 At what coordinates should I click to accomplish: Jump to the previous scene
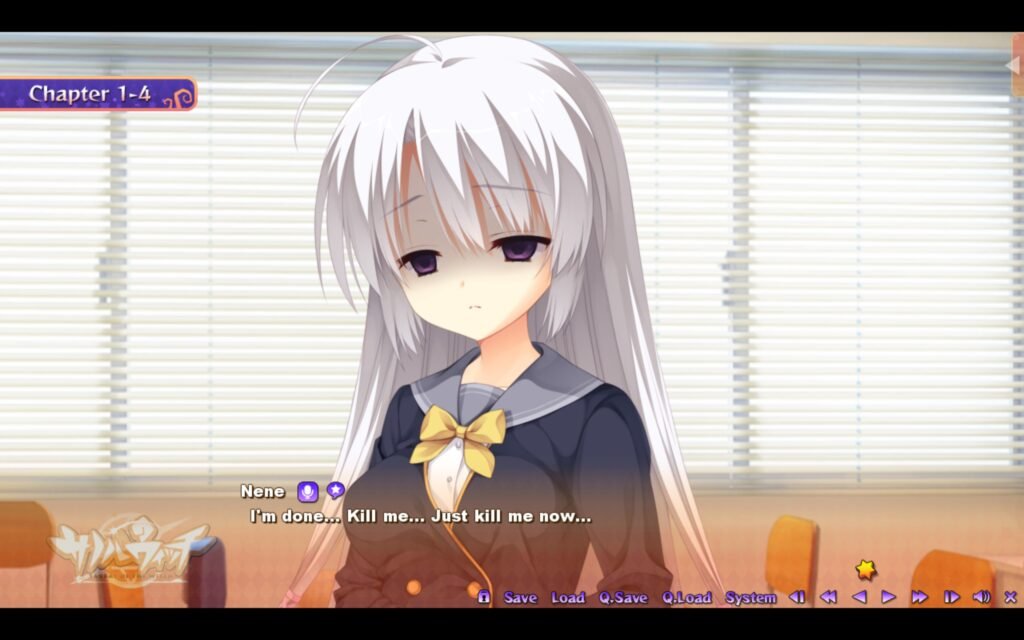click(797, 597)
